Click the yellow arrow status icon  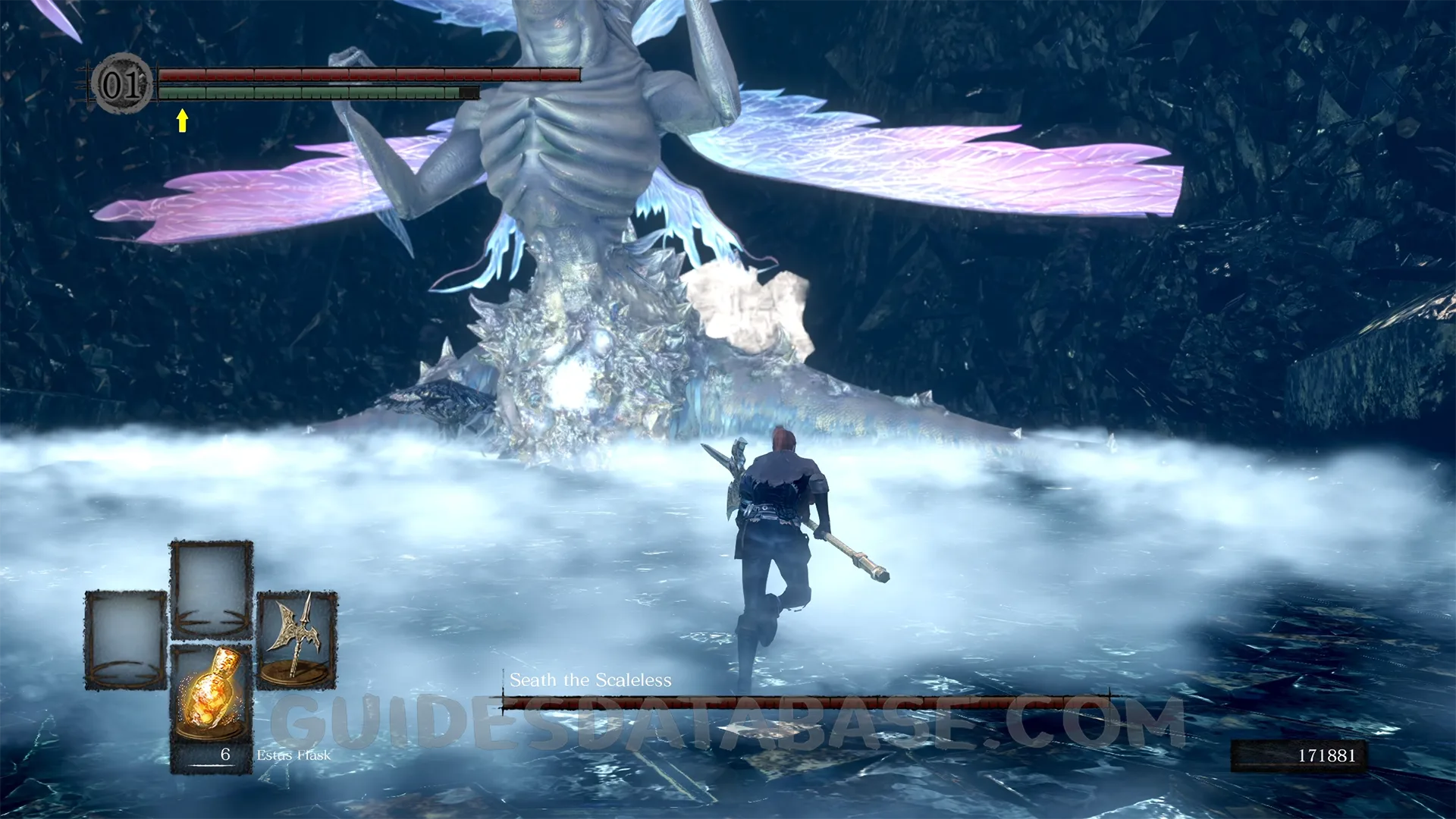[182, 121]
